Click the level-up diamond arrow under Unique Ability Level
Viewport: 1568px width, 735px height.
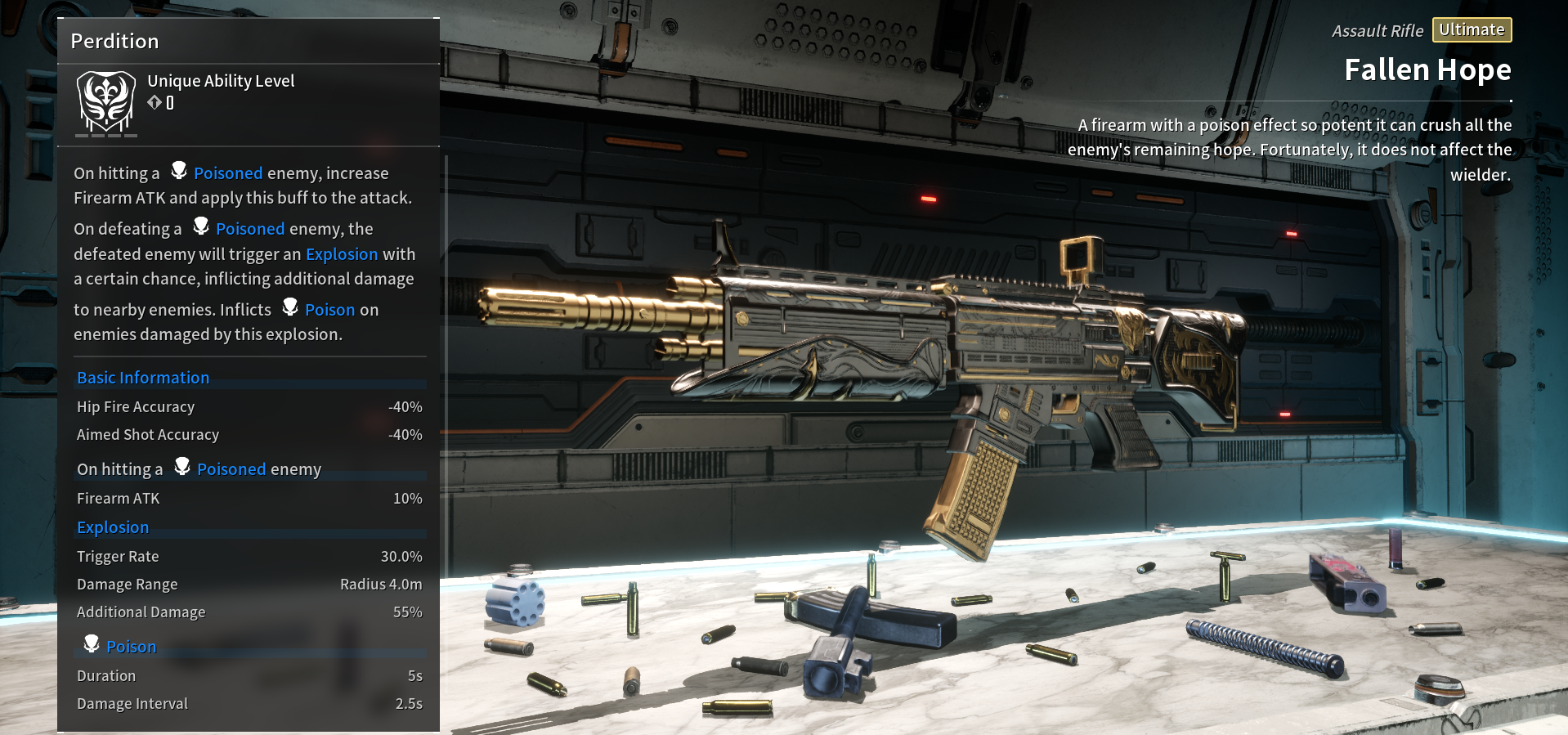tap(156, 104)
